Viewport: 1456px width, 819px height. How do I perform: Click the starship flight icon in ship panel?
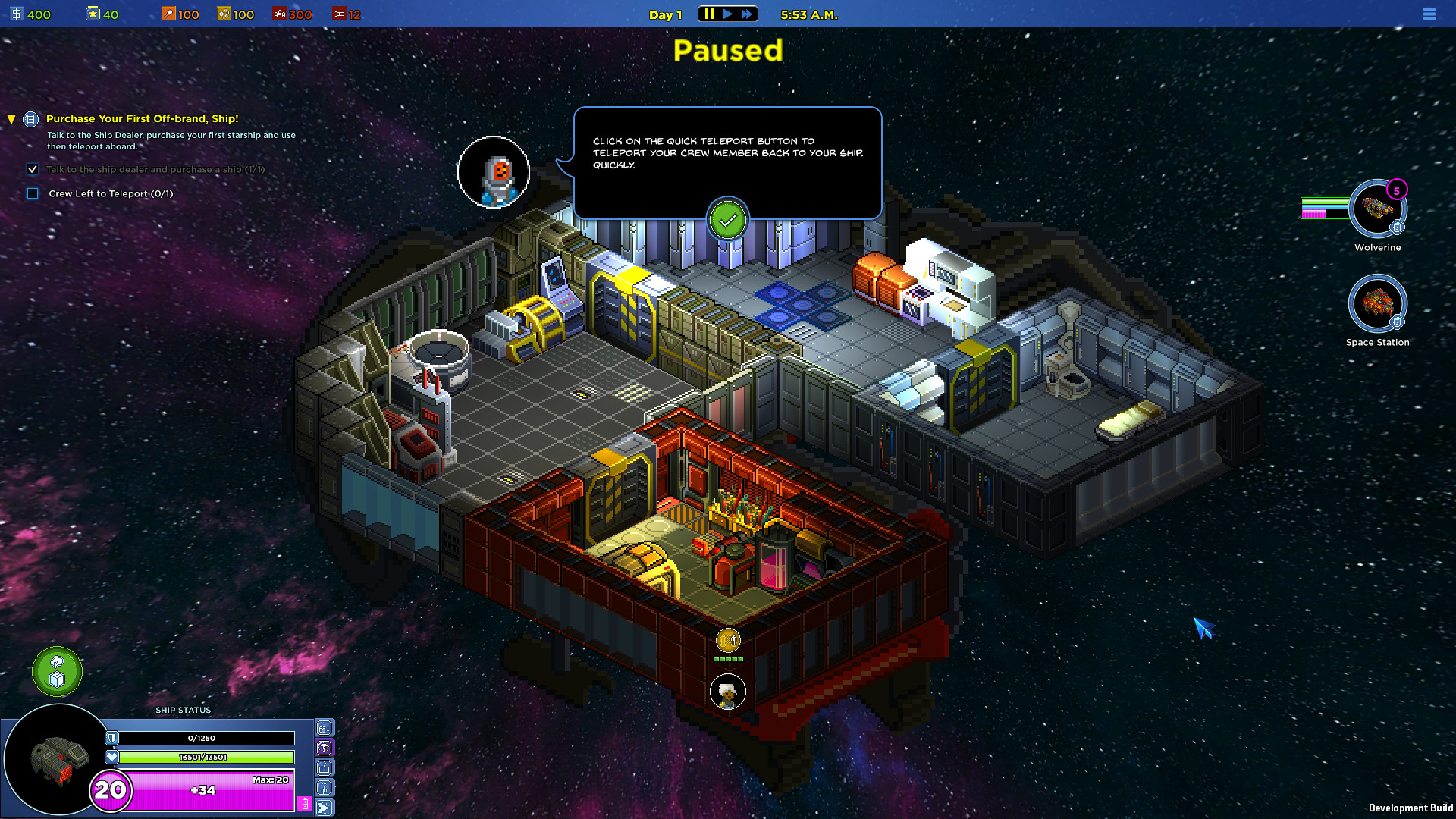325,808
